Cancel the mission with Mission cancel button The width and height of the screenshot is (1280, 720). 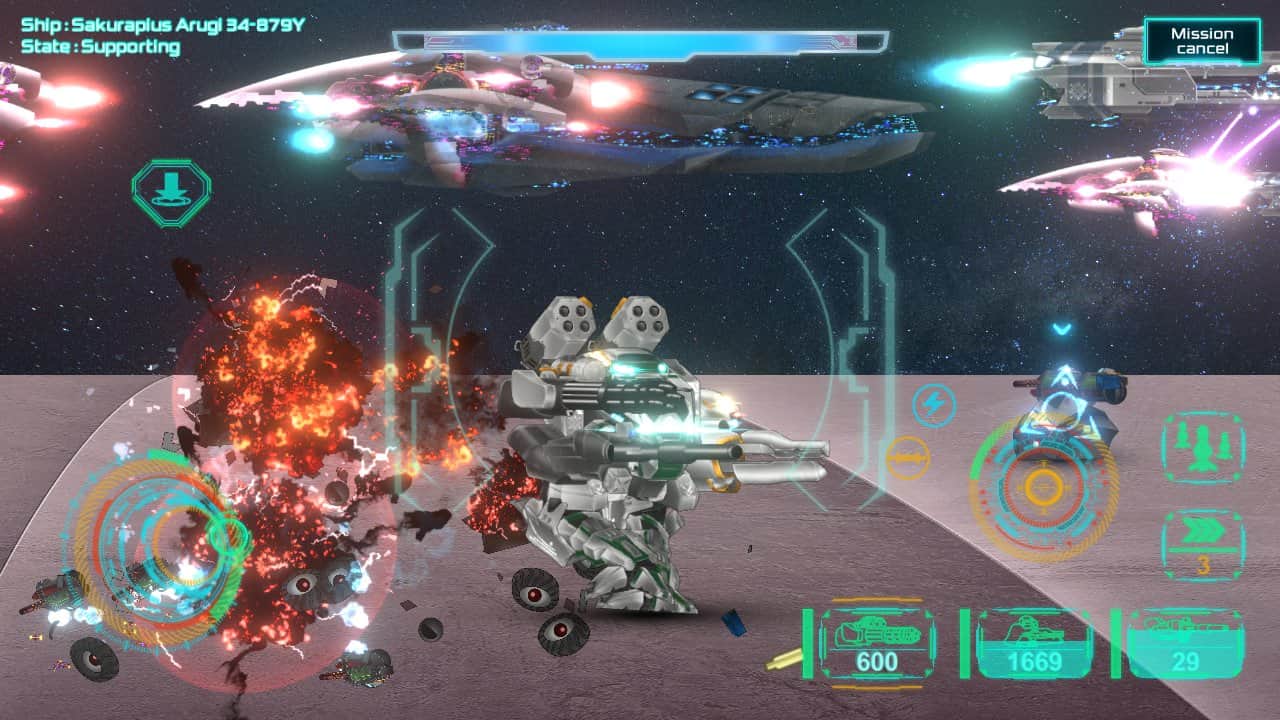tap(1202, 41)
